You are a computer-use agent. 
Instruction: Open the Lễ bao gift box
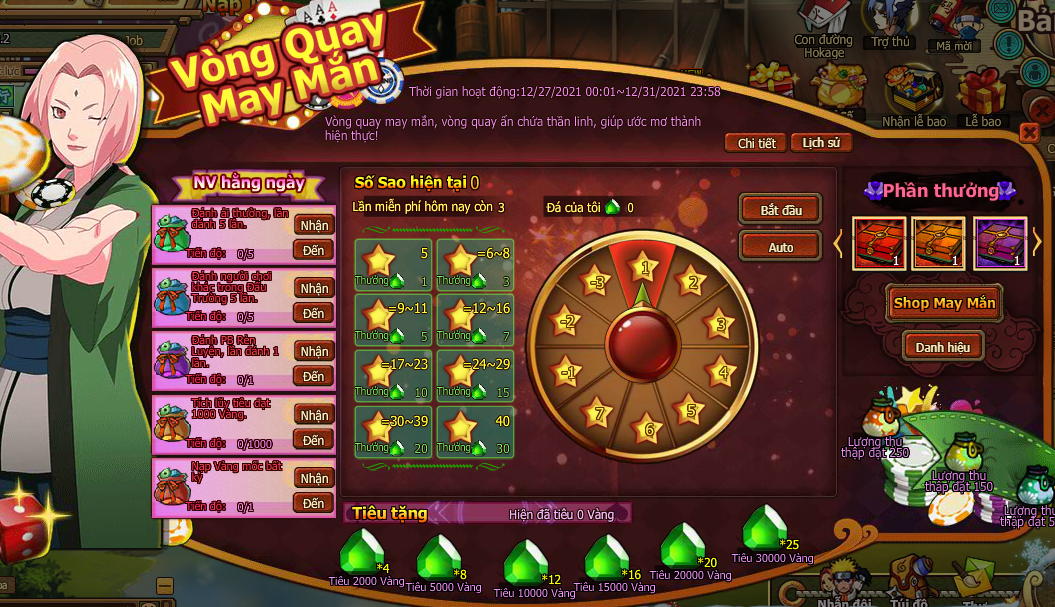983,92
